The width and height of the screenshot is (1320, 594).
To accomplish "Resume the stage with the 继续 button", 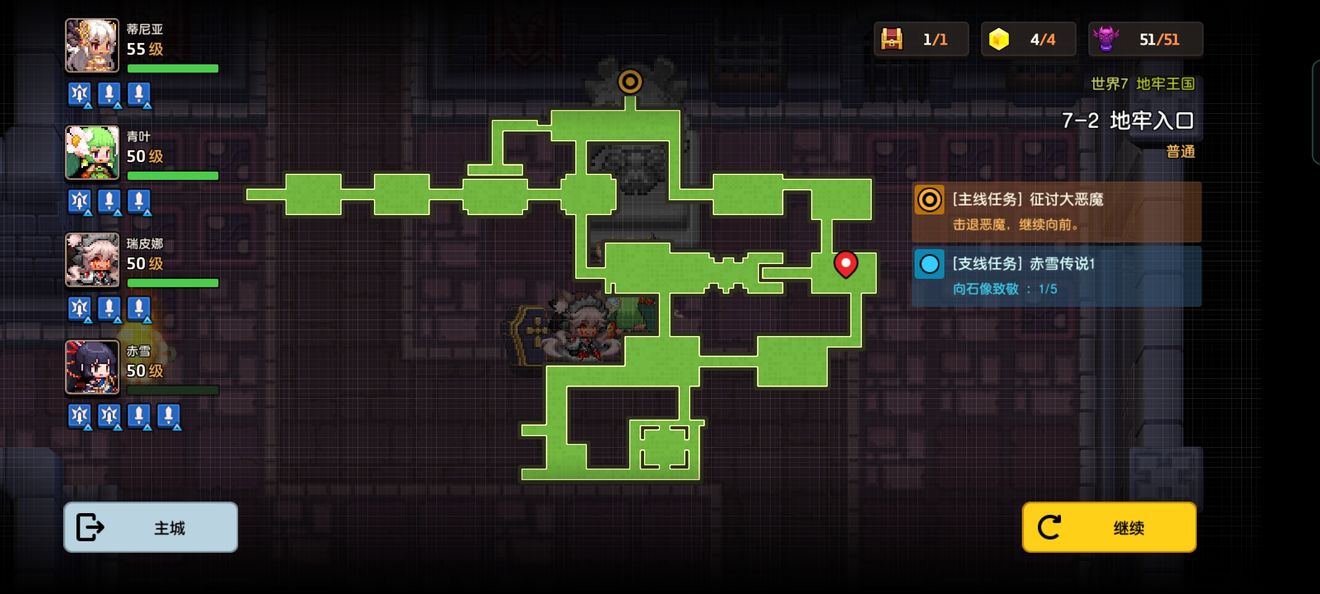I will 1109,527.
